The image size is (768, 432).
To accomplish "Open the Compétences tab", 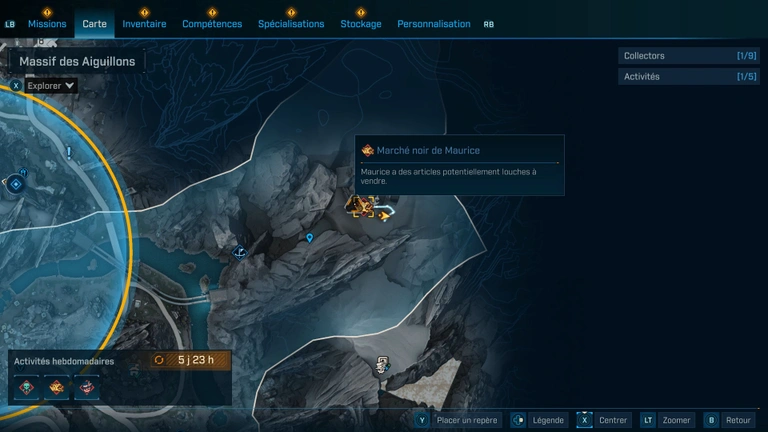I will [212, 24].
